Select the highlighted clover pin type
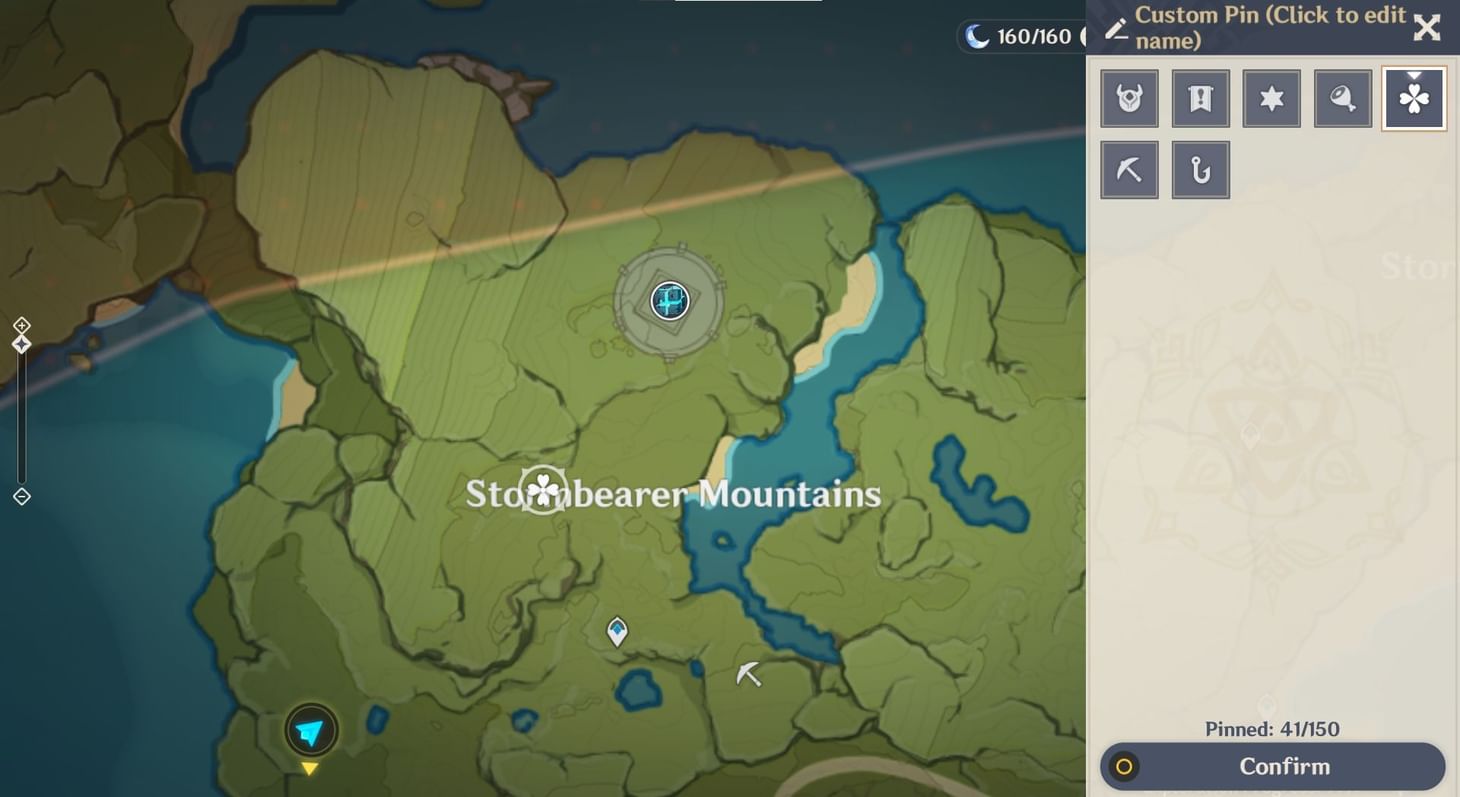The height and width of the screenshot is (797, 1460). 1413,98
